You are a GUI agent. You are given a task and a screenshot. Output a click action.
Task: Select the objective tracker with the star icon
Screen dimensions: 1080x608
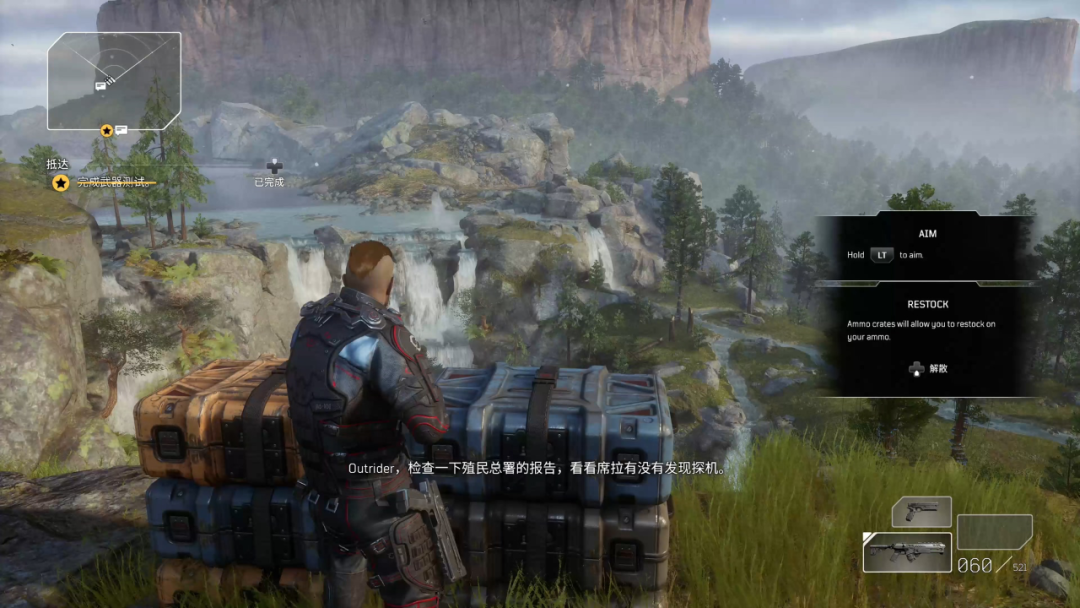click(60, 182)
